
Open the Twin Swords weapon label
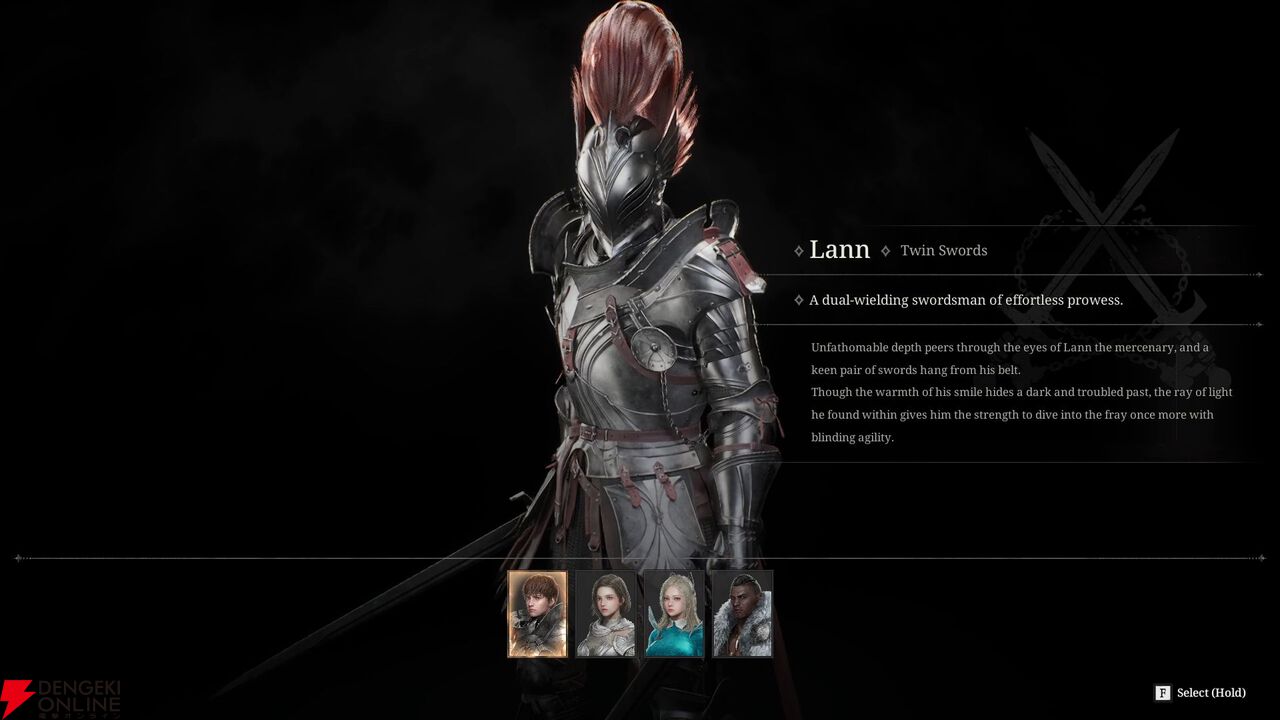[943, 250]
